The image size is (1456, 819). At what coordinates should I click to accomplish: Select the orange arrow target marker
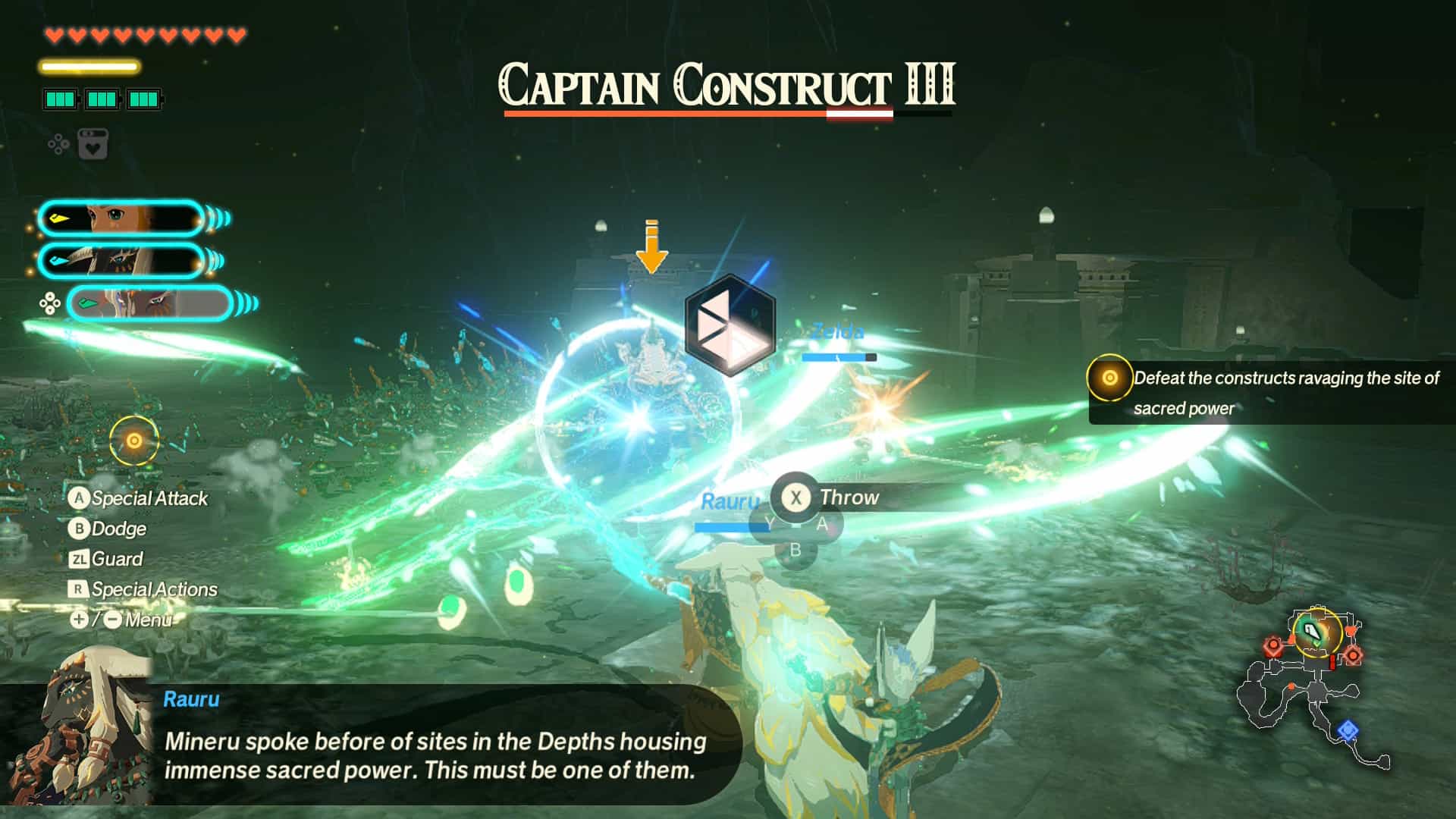pyautogui.click(x=651, y=247)
